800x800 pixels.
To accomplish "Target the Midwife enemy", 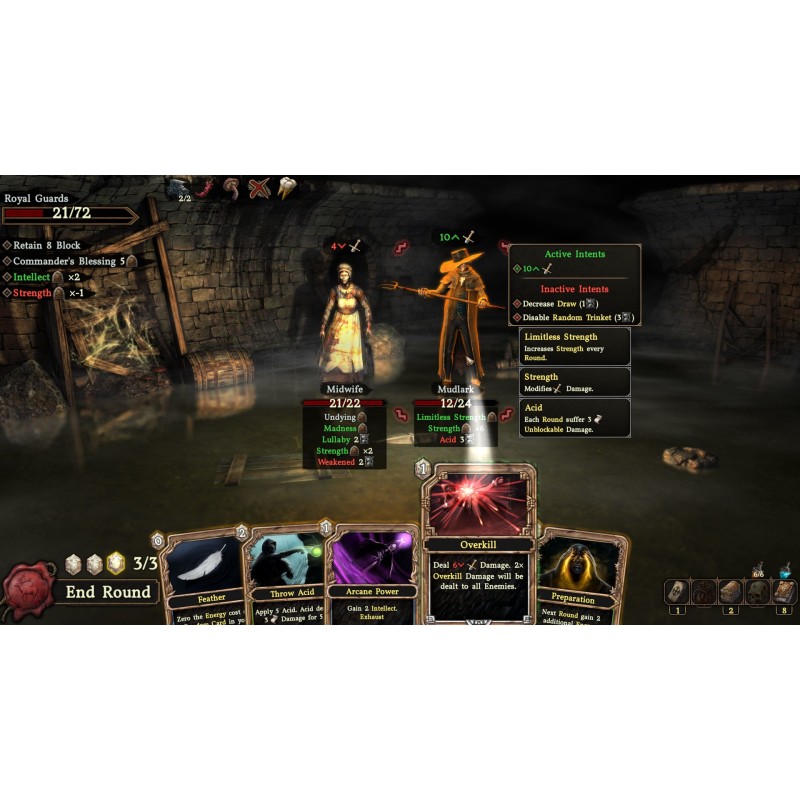I will point(343,320).
